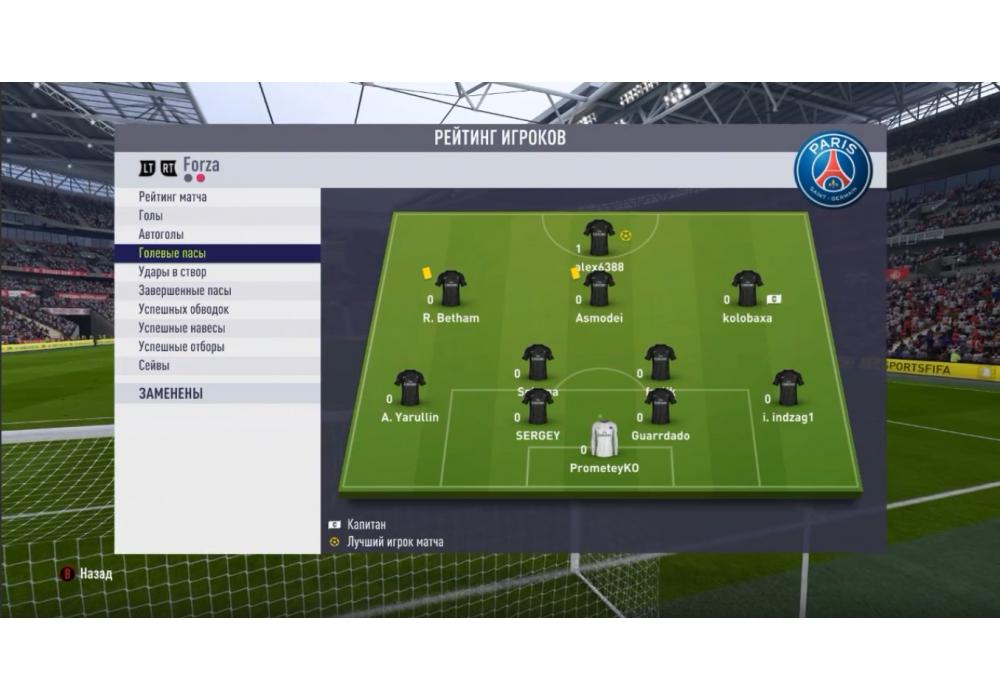Select goalkeeper PrometeyKO on the pitch
This screenshot has width=1000, height=700.
coord(604,438)
